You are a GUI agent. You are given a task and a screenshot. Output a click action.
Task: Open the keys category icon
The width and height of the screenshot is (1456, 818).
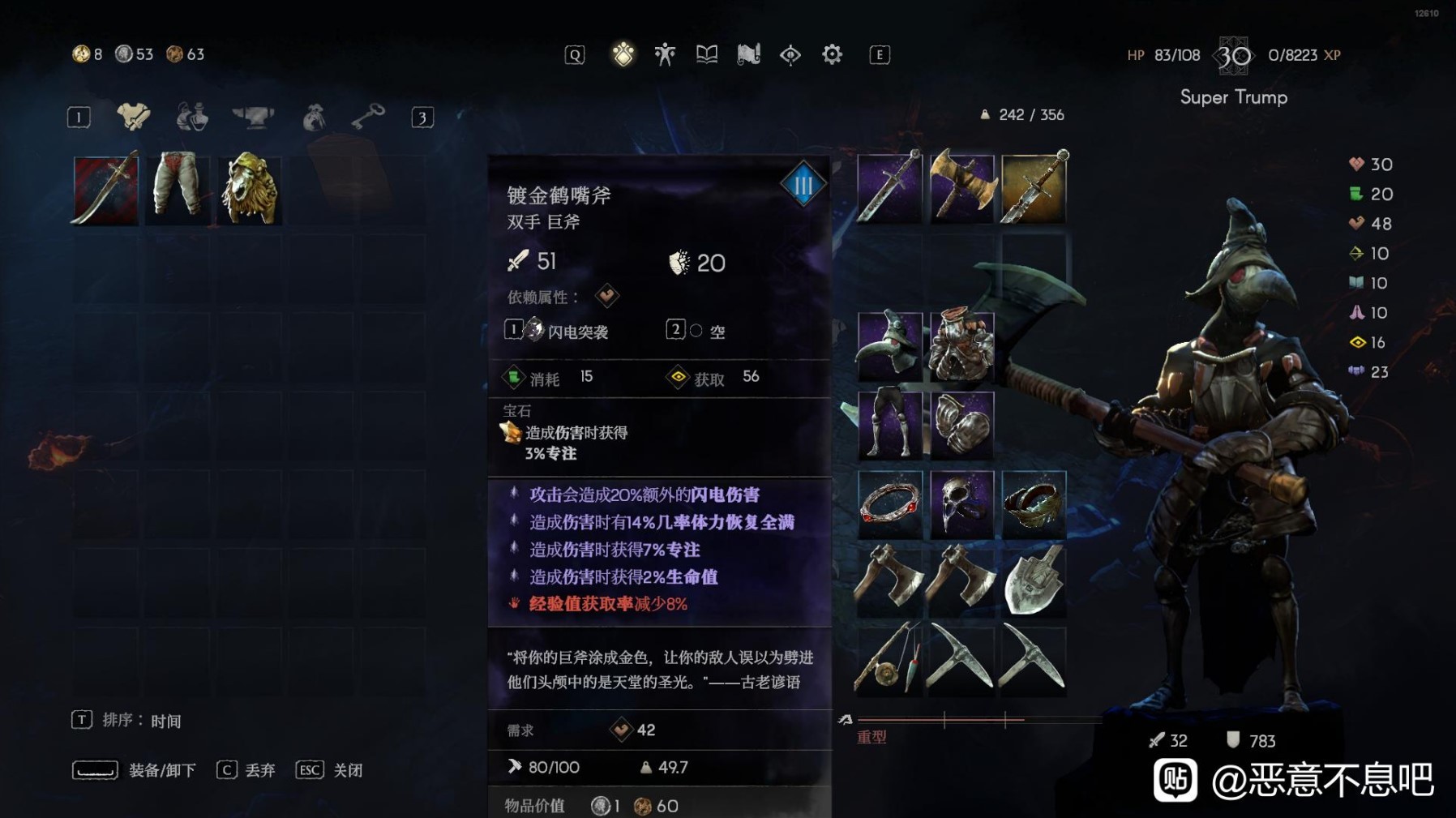click(x=369, y=116)
